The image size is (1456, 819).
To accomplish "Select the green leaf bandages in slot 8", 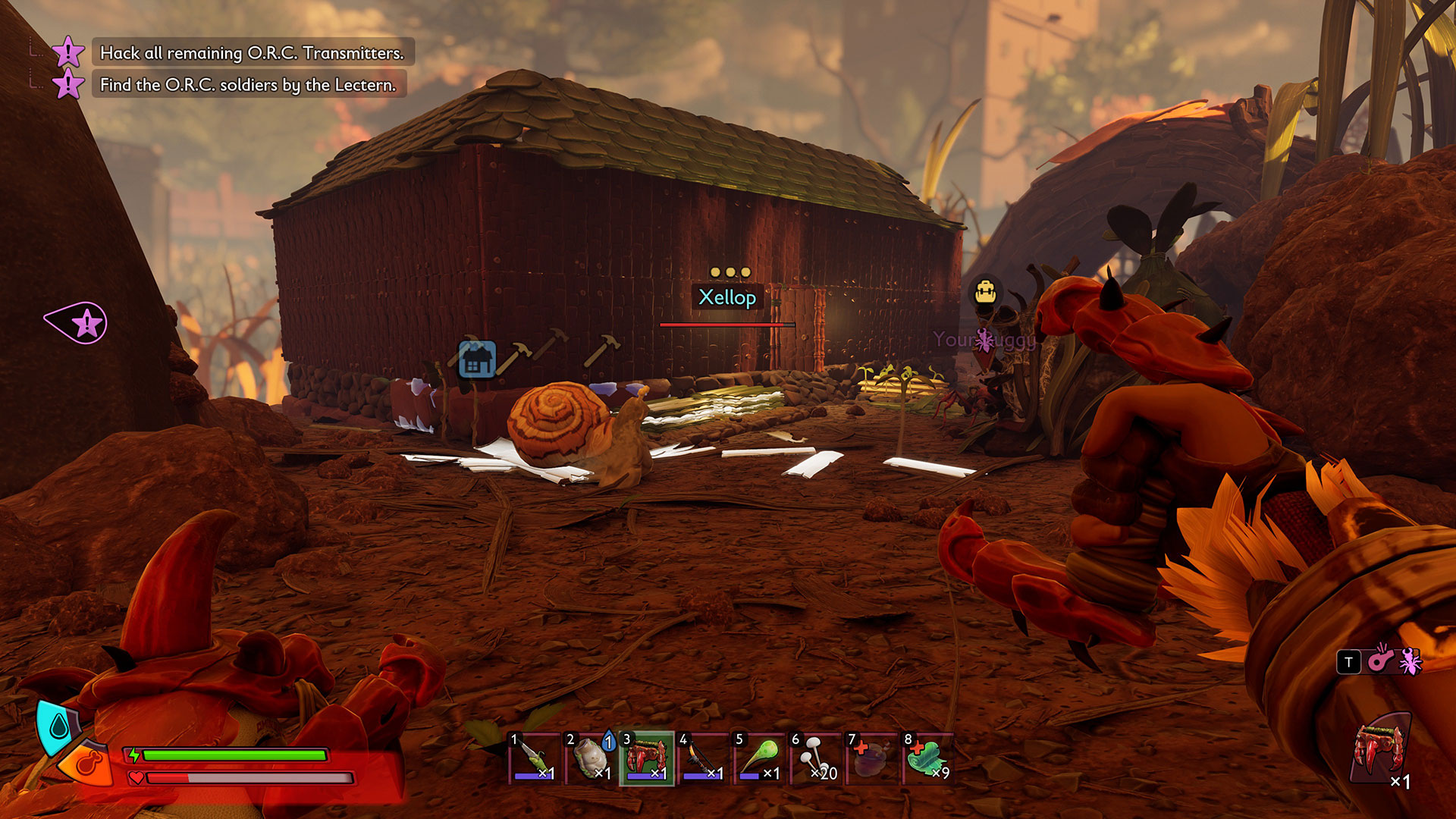I will pos(927,759).
